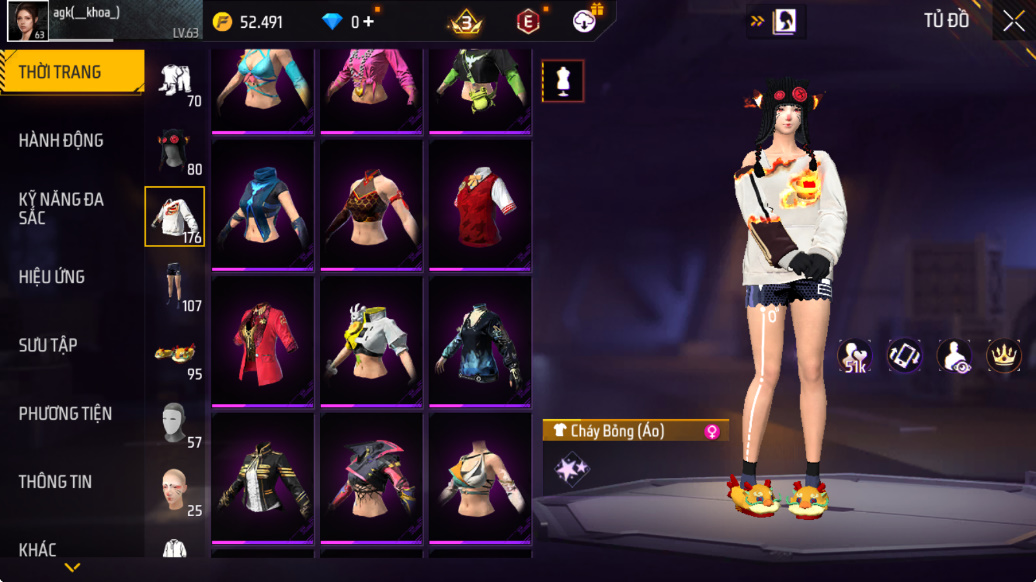Open the Phương Tiện tab

65,413
